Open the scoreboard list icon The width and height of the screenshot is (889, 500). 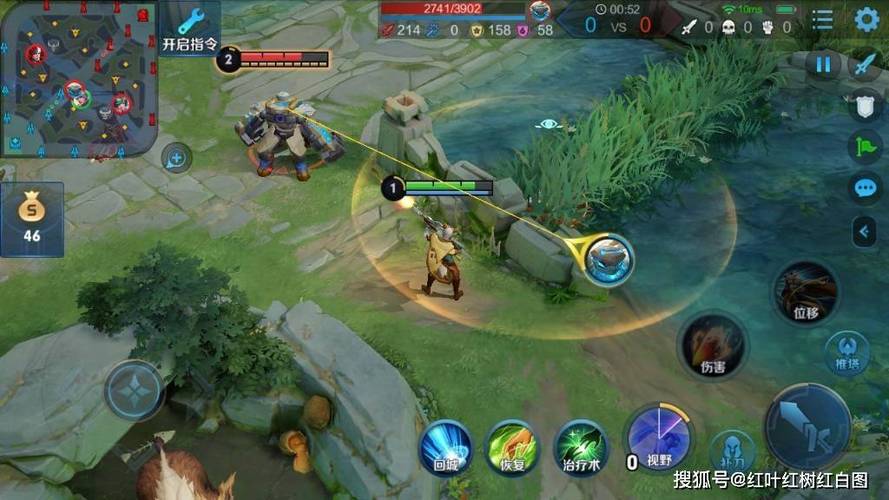(823, 20)
